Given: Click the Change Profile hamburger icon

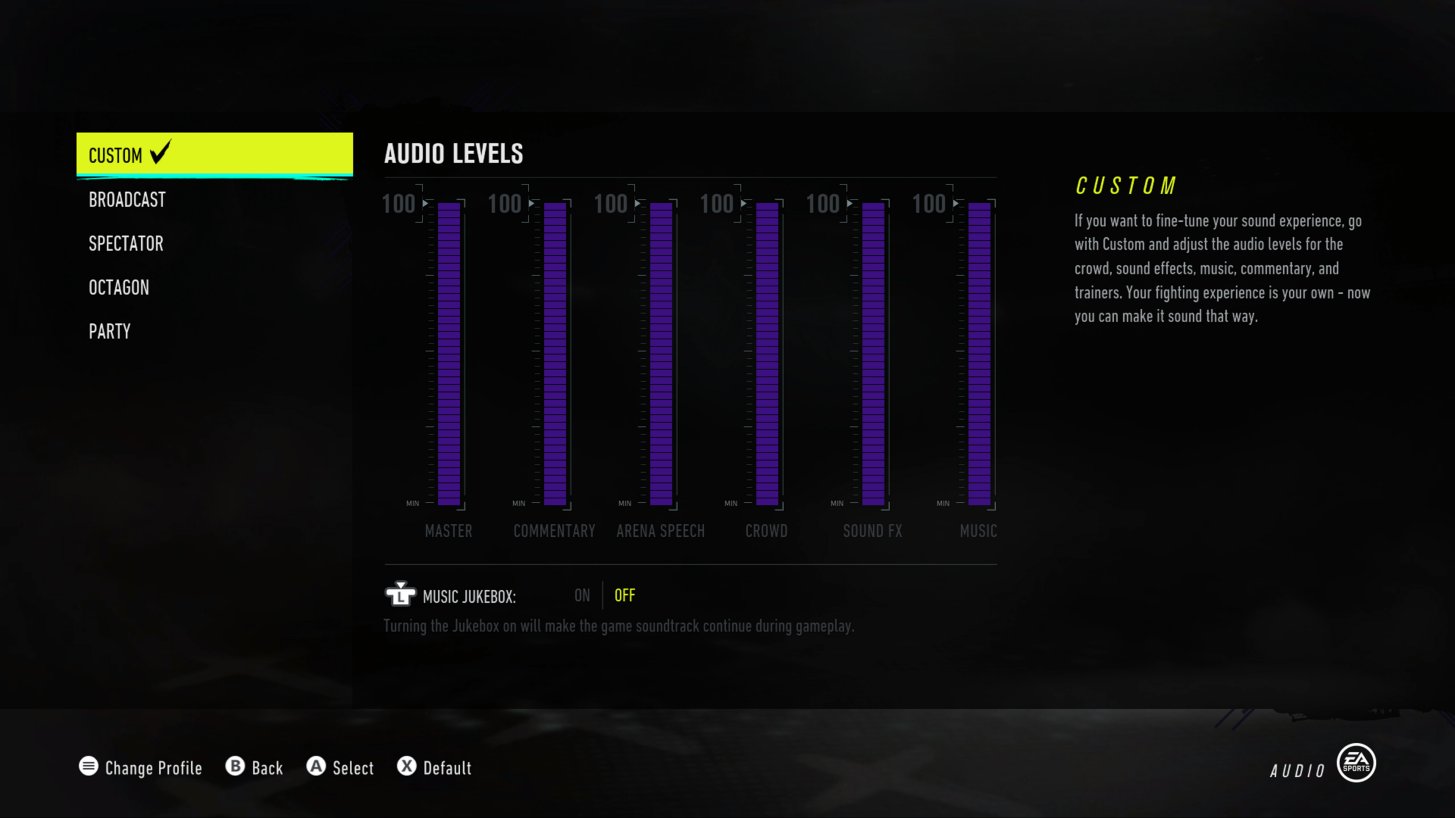Looking at the screenshot, I should pyautogui.click(x=88, y=767).
